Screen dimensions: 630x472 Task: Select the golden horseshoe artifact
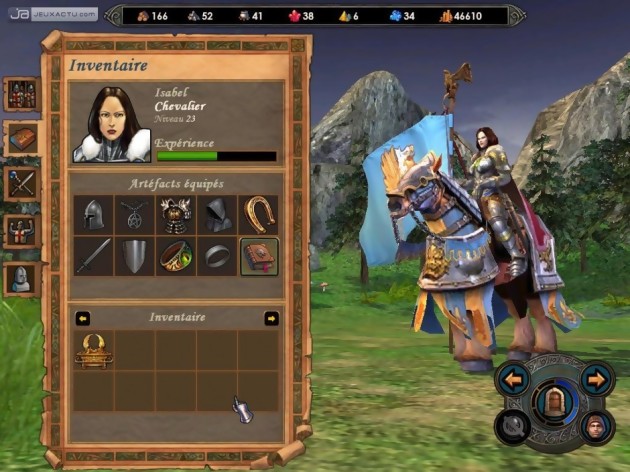(259, 214)
